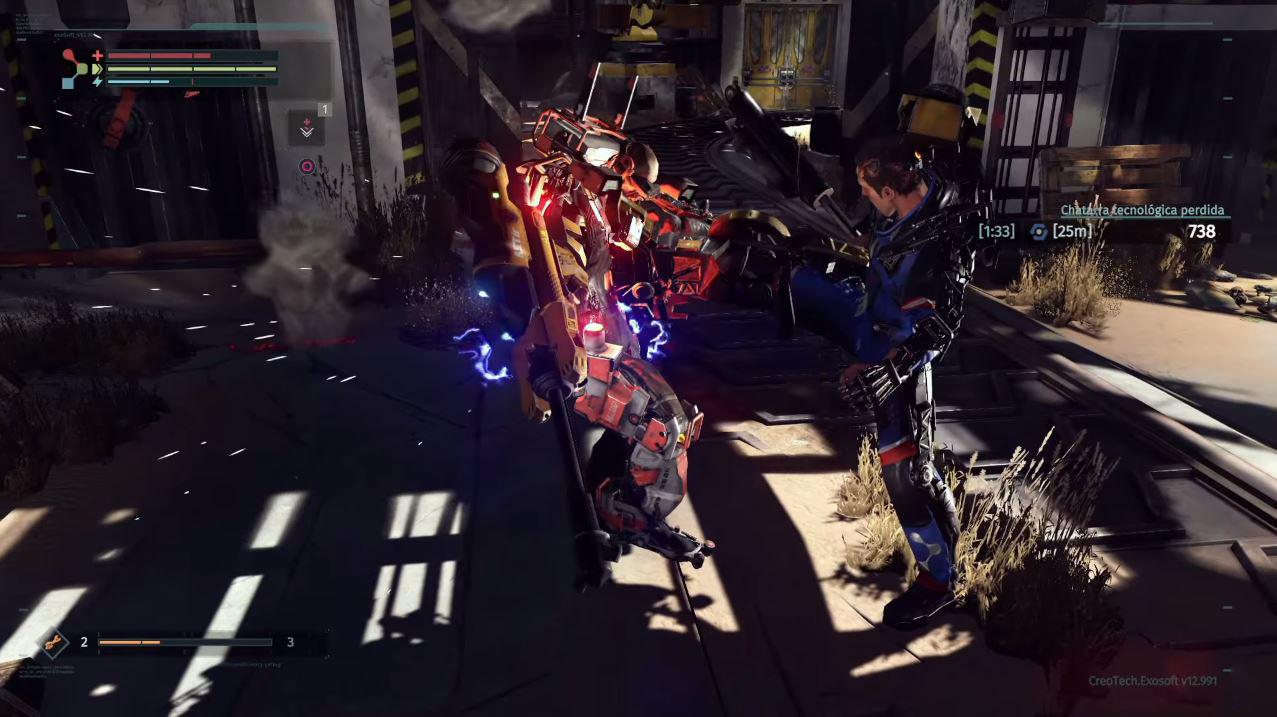Click the pink circular target icon
Image resolution: width=1277 pixels, height=717 pixels.
307,166
